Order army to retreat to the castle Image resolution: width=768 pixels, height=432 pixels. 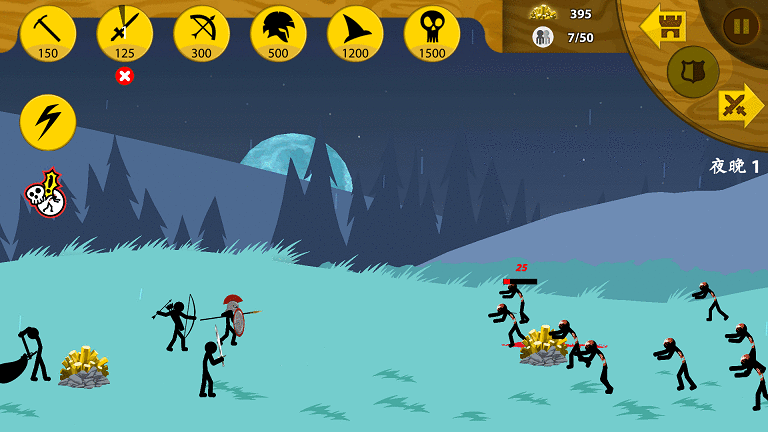coord(663,26)
